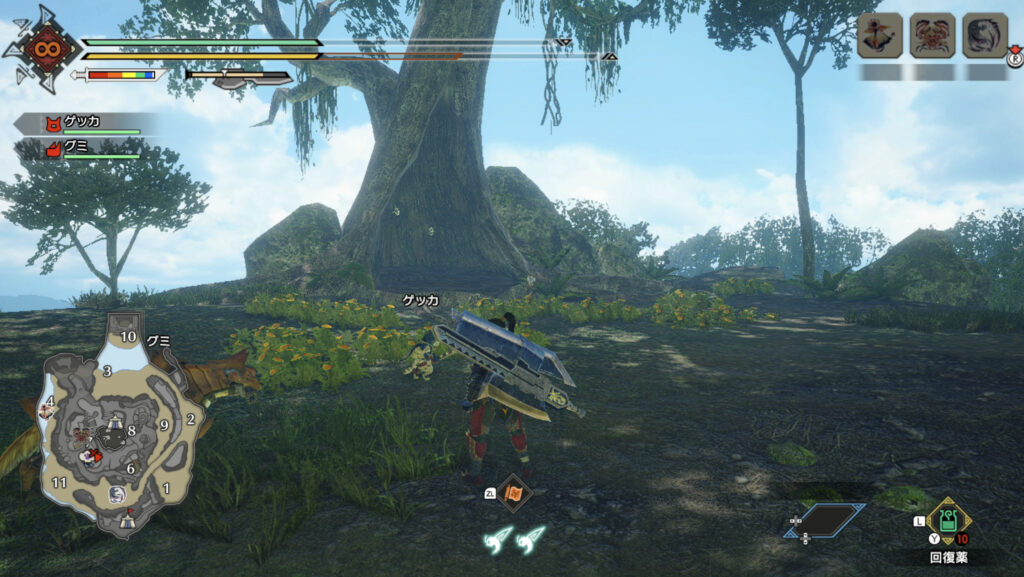Viewport: 1024px width, 577px height.
Task: Click the infinity quest timer emblem
Action: [x=42, y=47]
